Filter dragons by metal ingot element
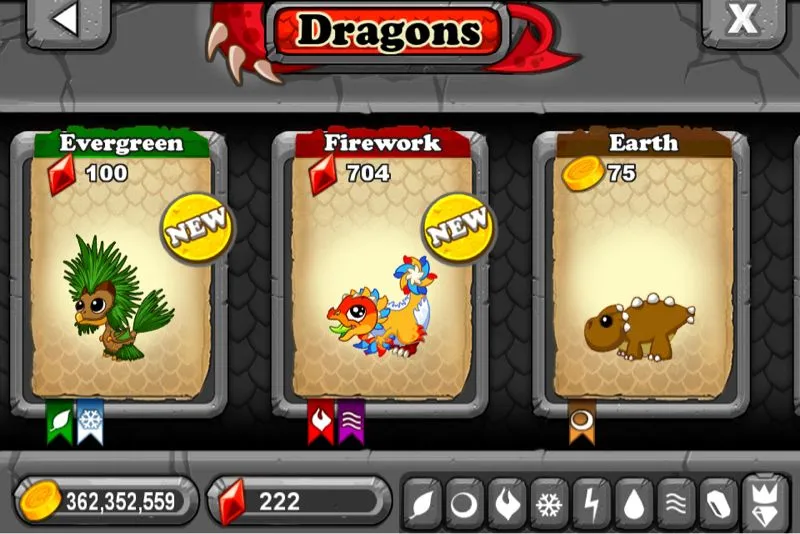The image size is (800, 534). point(719,503)
